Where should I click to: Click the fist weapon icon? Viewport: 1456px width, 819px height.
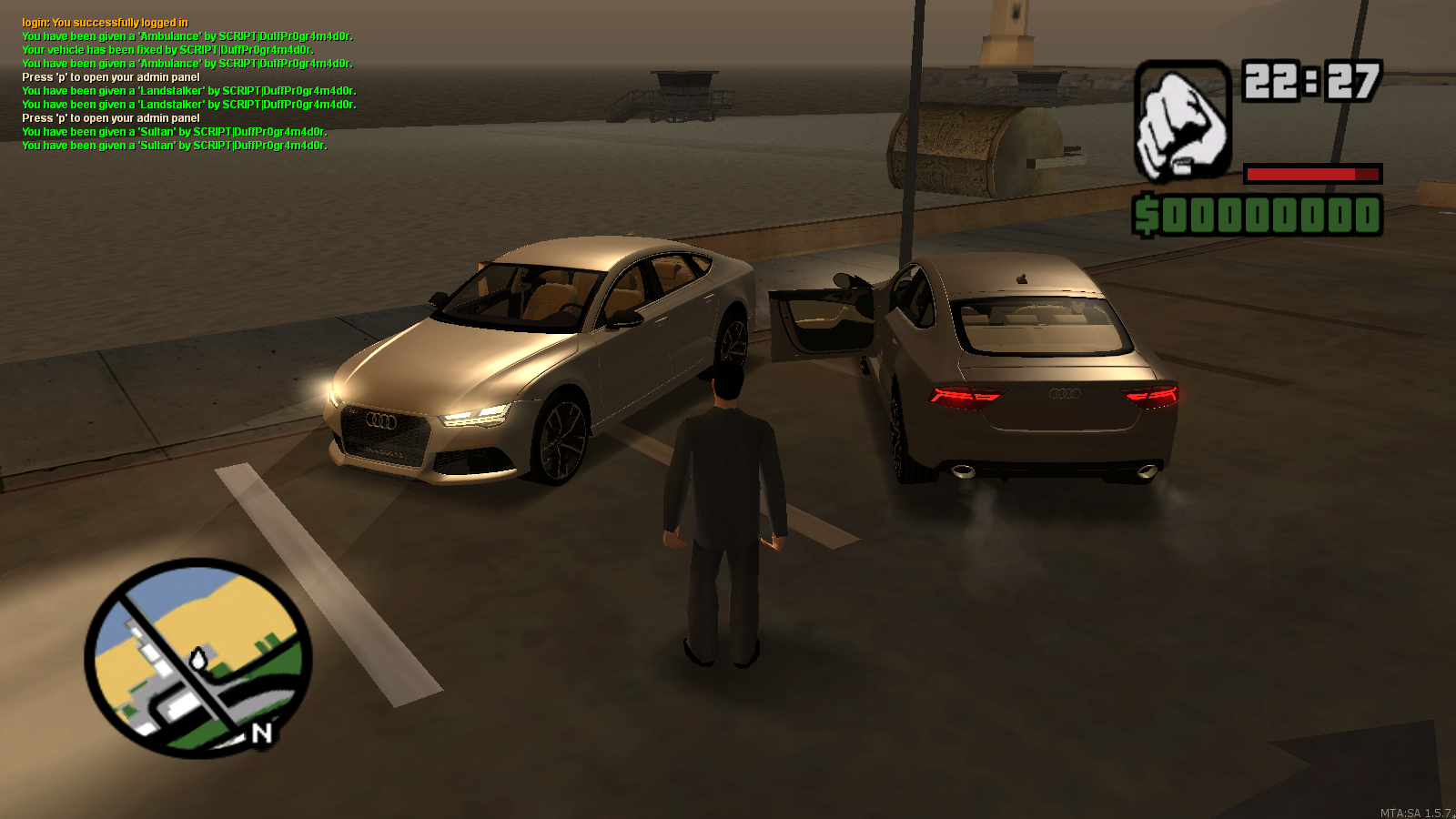pyautogui.click(x=1182, y=121)
